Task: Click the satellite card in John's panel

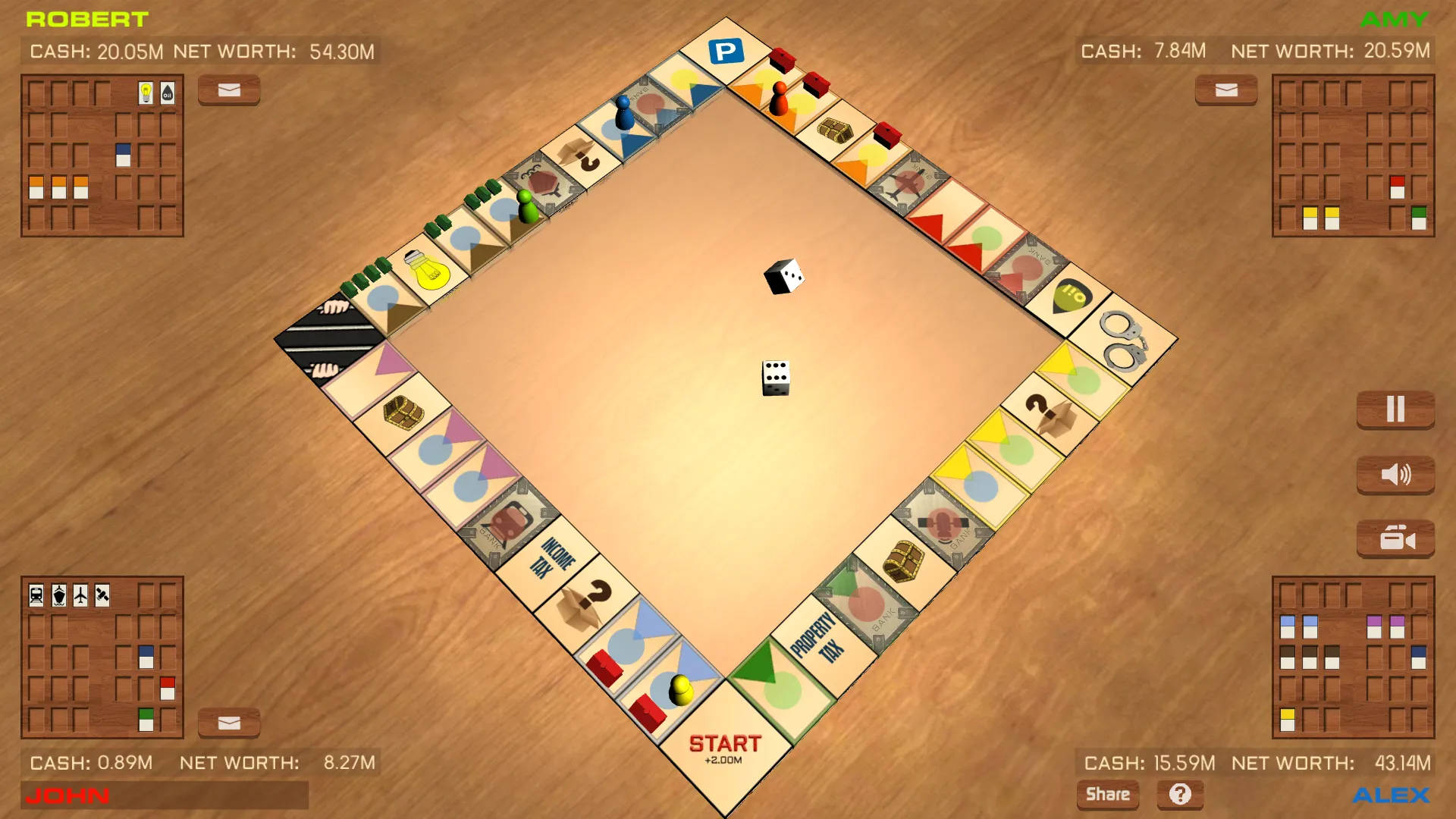Action: coord(102,595)
